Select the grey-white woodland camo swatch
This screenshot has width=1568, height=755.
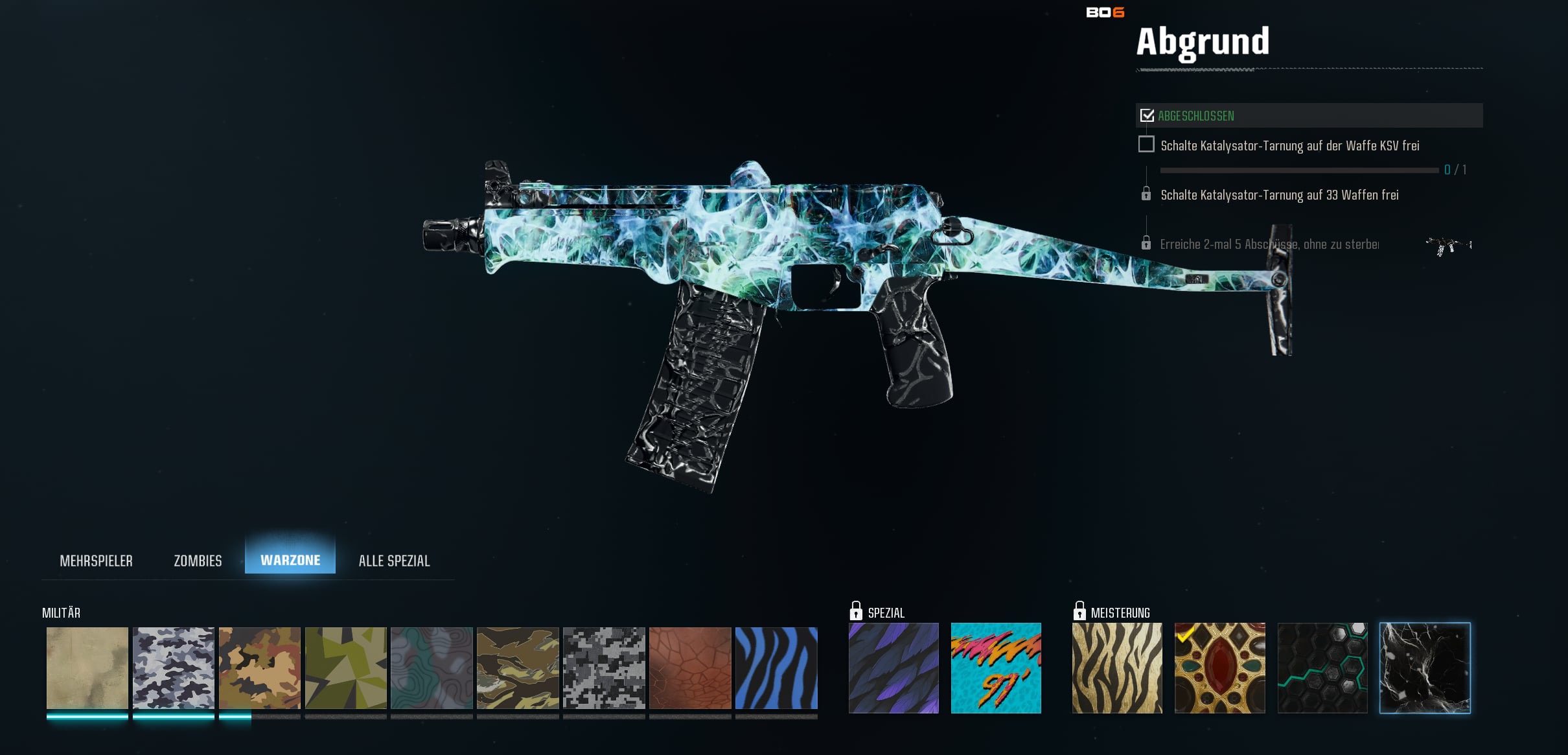(174, 668)
